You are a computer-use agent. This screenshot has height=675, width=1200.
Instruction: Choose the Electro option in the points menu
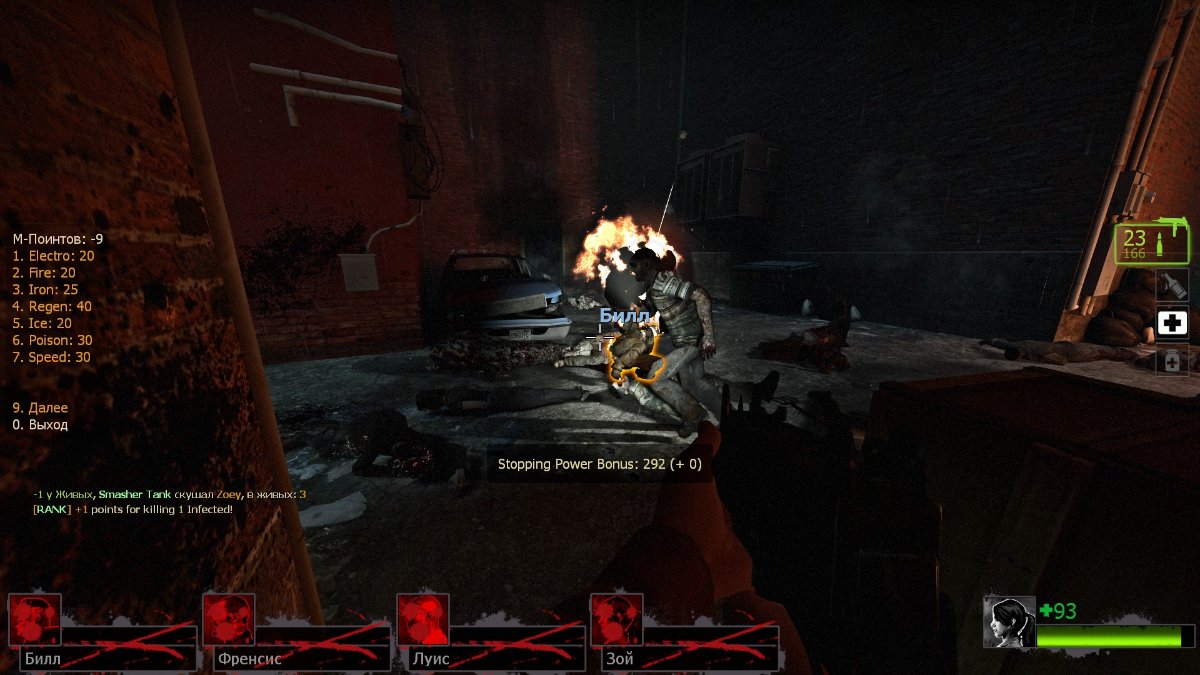point(53,256)
